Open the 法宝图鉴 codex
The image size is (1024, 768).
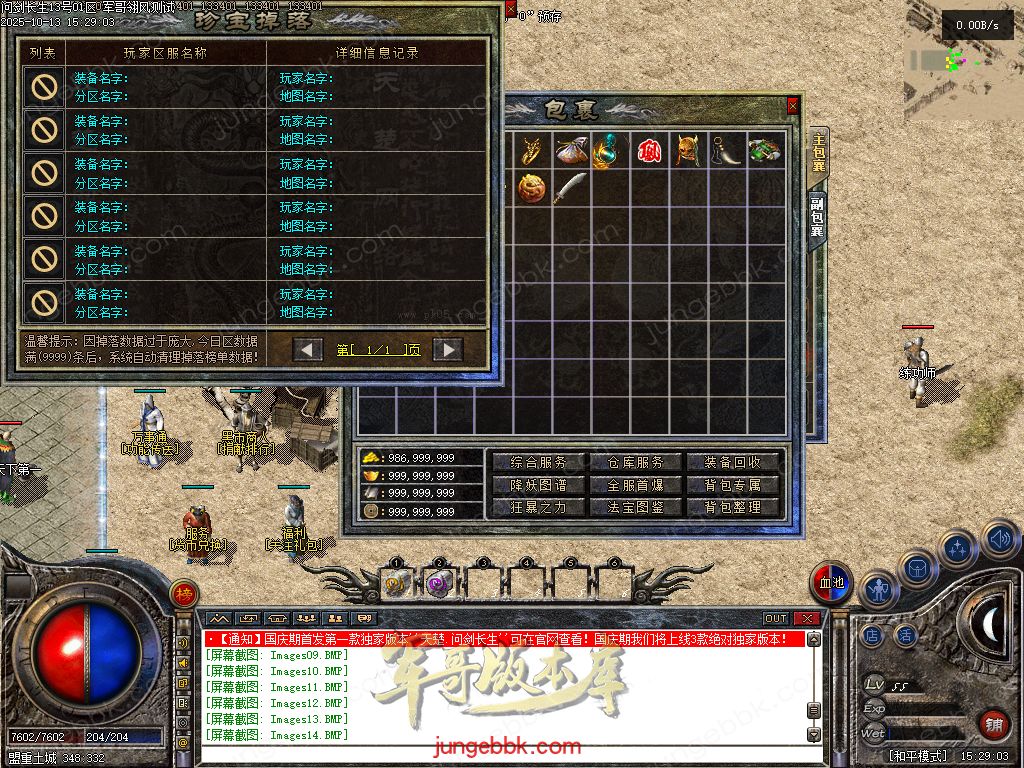click(x=635, y=507)
